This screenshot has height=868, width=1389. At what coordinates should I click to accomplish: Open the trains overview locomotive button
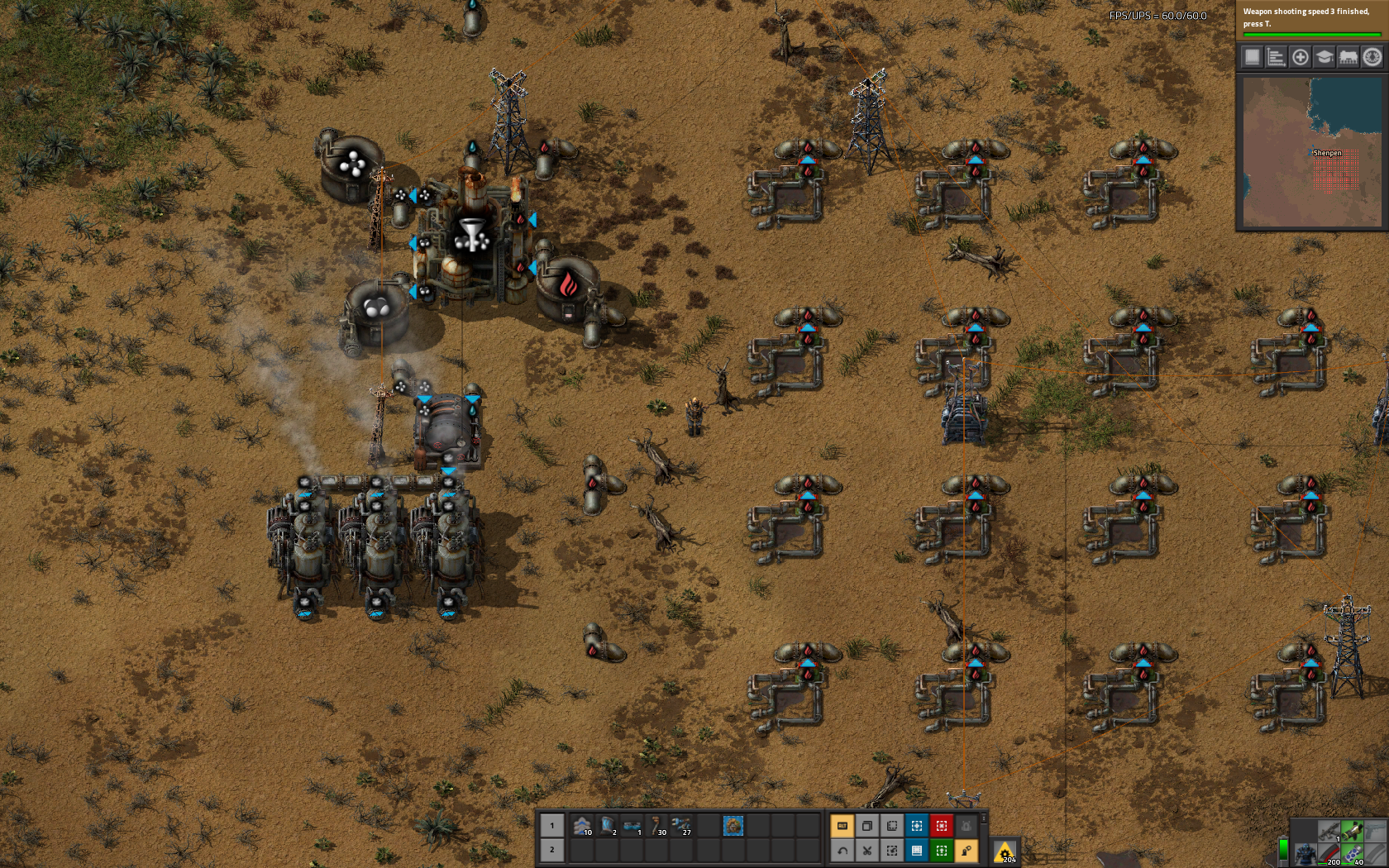pyautogui.click(x=1348, y=57)
